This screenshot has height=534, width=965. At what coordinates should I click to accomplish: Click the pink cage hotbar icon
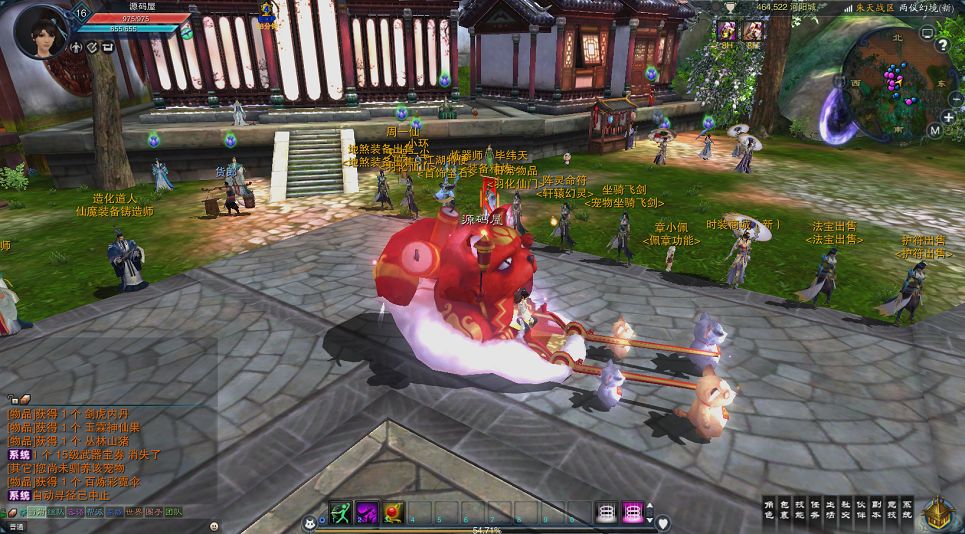pyautogui.click(x=632, y=512)
